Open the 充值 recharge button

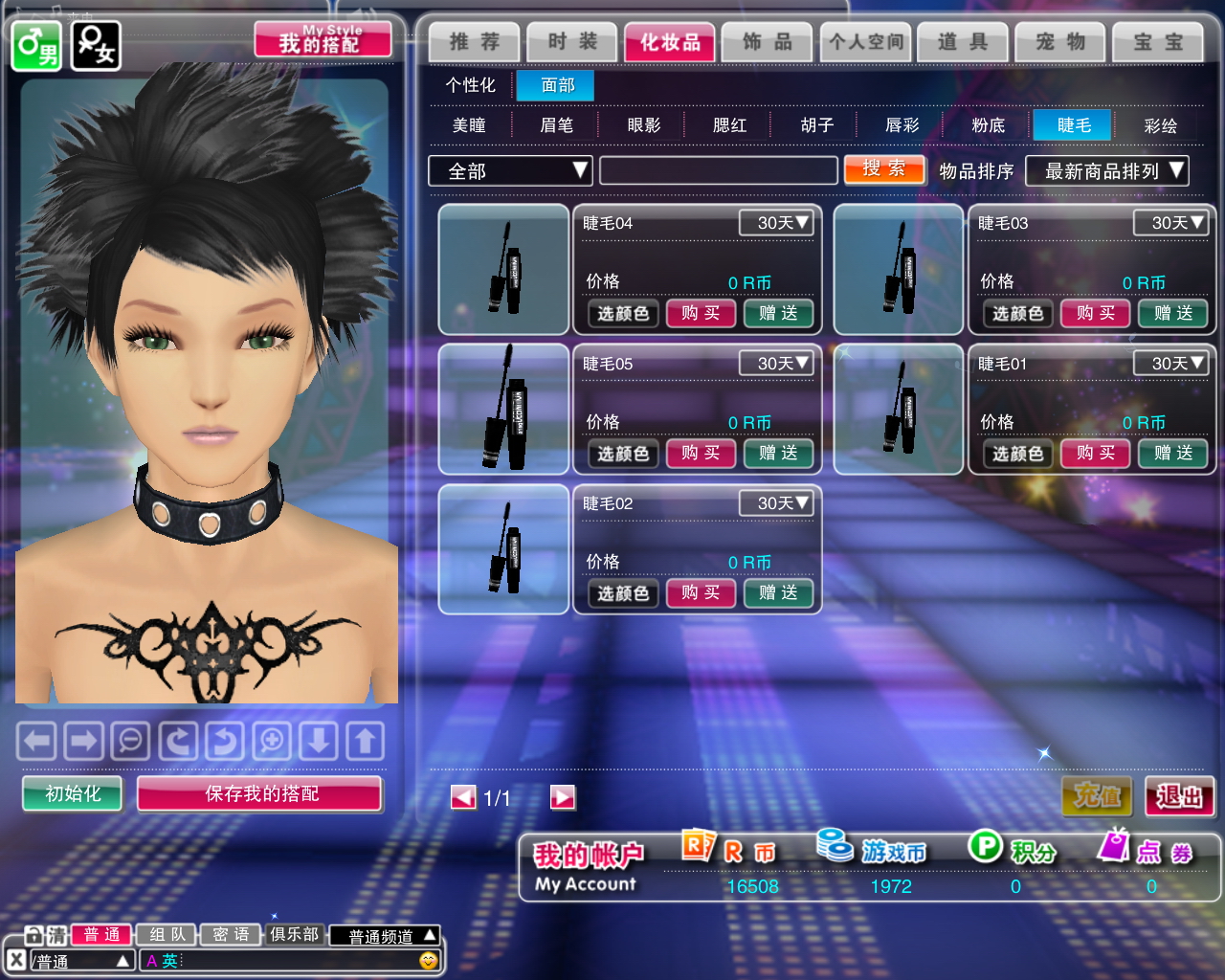1097,796
